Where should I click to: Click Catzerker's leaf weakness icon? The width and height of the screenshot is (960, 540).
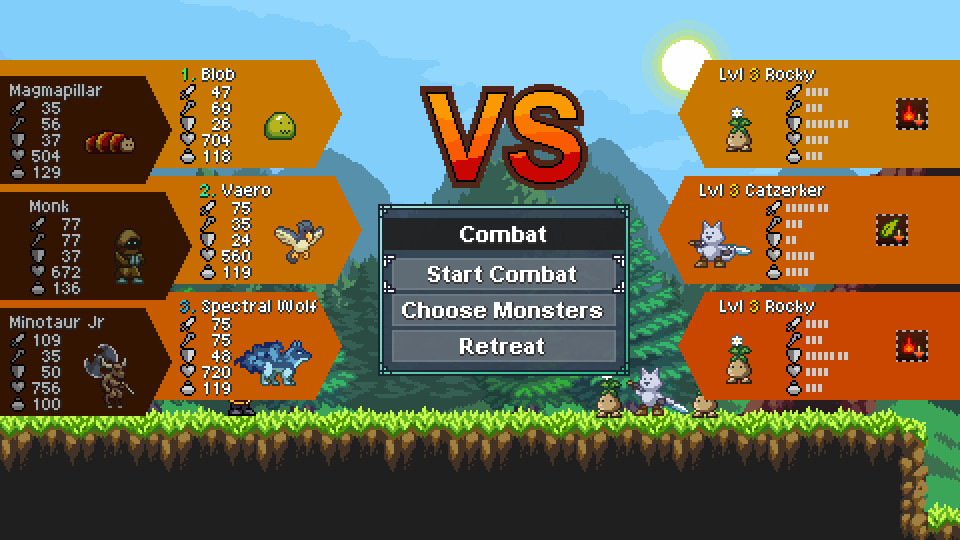click(x=891, y=230)
